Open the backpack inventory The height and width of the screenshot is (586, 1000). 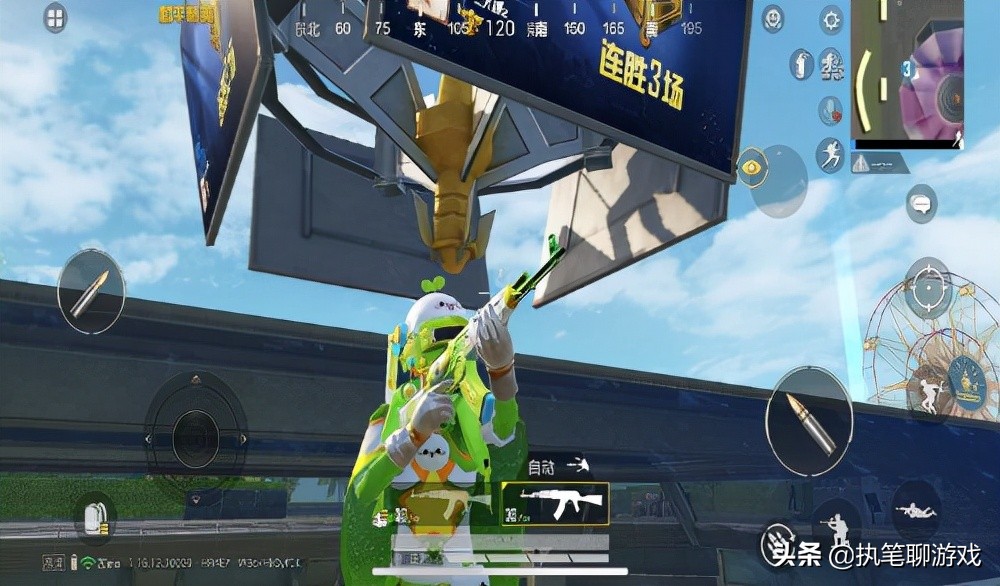coord(96,518)
